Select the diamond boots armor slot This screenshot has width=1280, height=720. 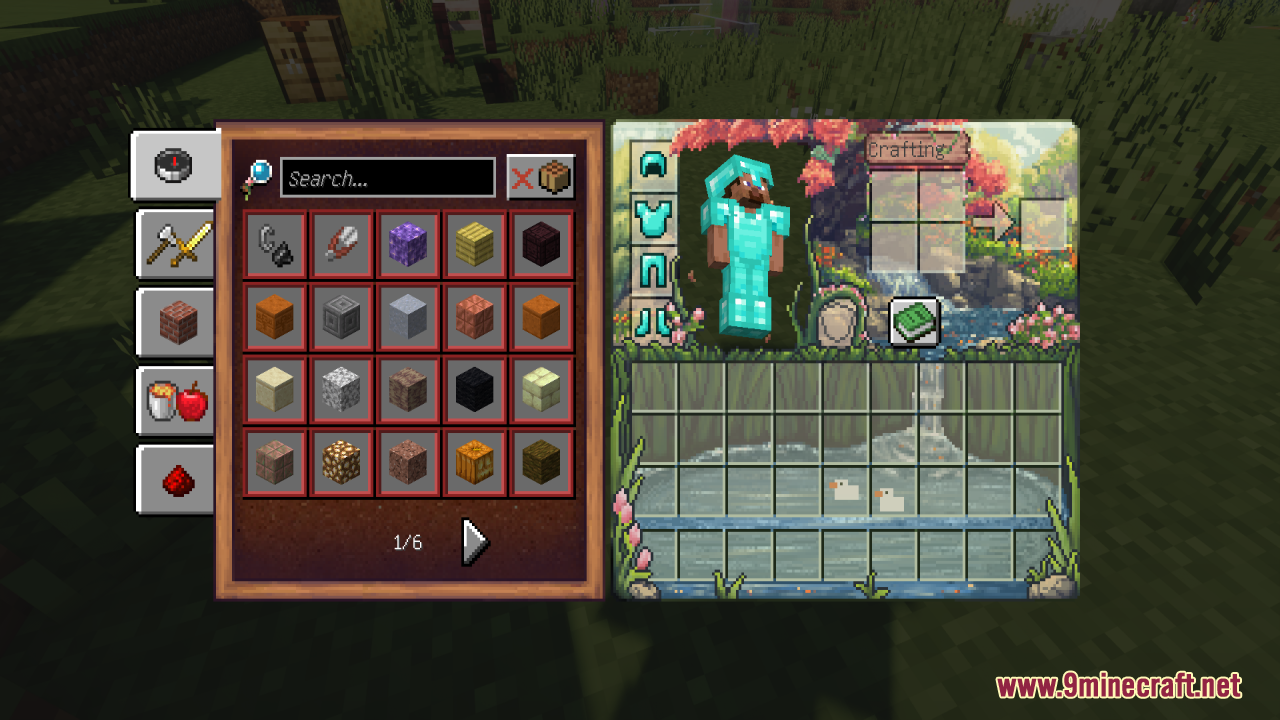tap(653, 322)
